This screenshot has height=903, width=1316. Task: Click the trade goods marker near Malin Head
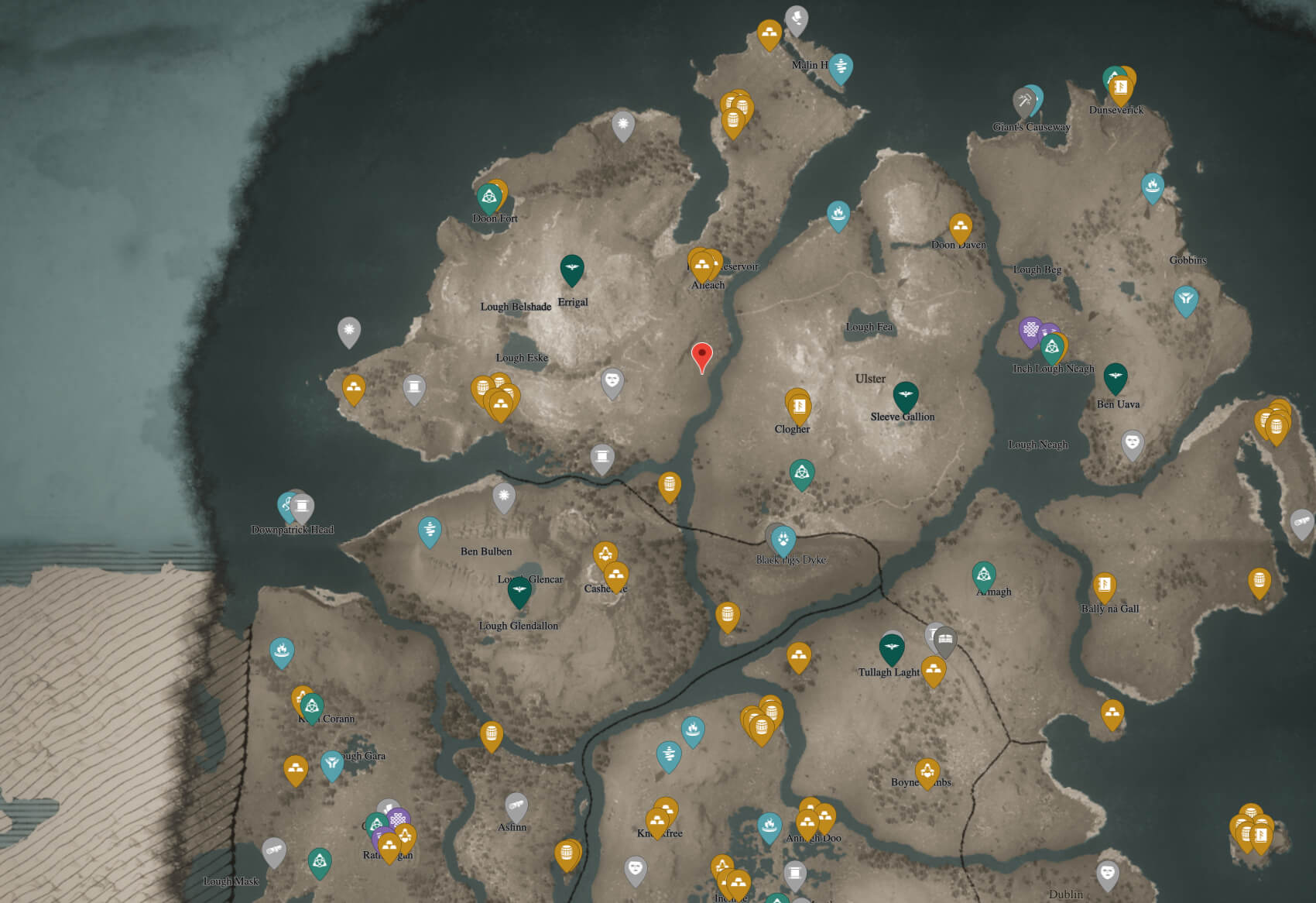coord(769,34)
